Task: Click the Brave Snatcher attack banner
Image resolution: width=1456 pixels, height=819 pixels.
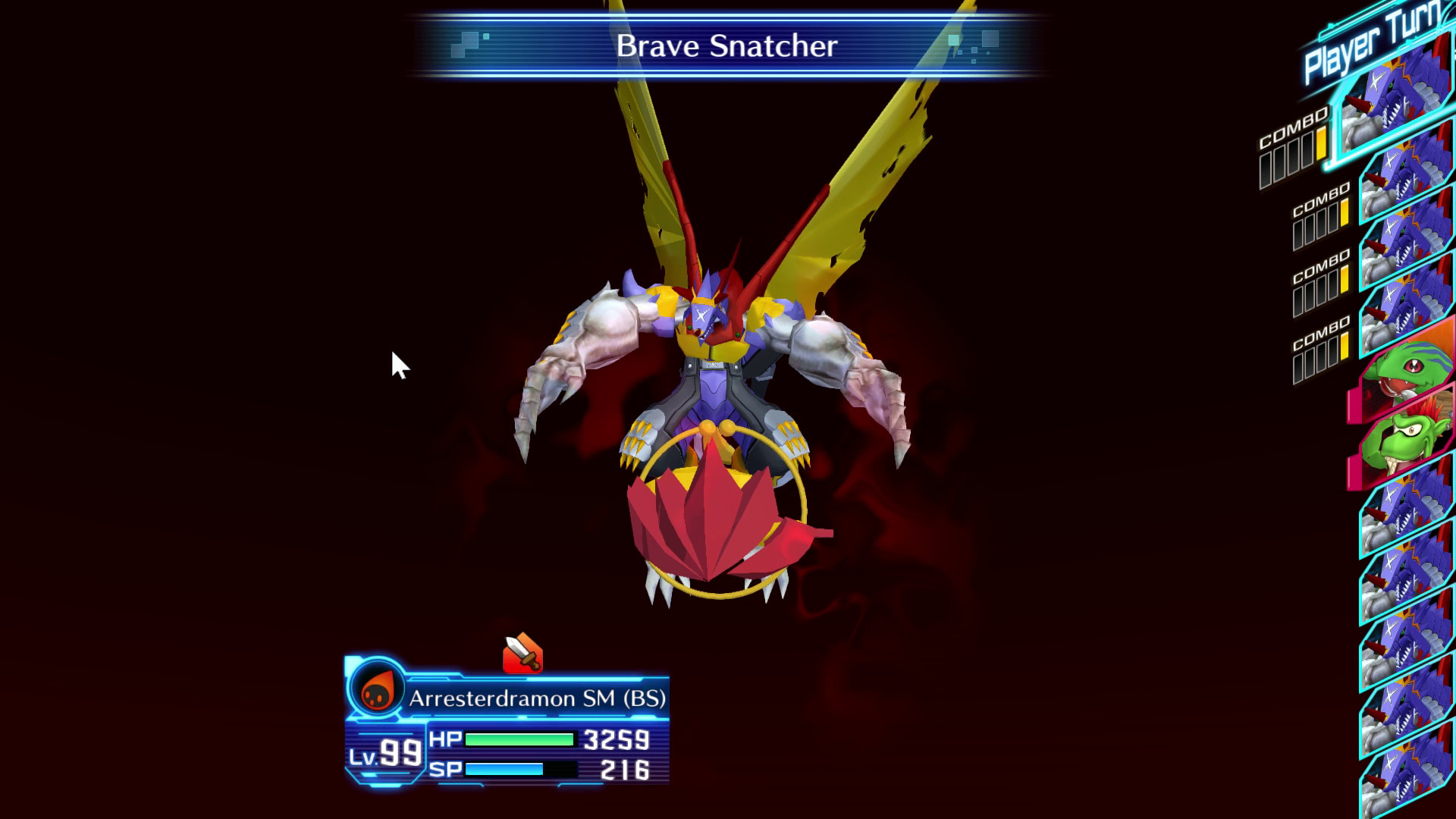Action: [x=726, y=47]
